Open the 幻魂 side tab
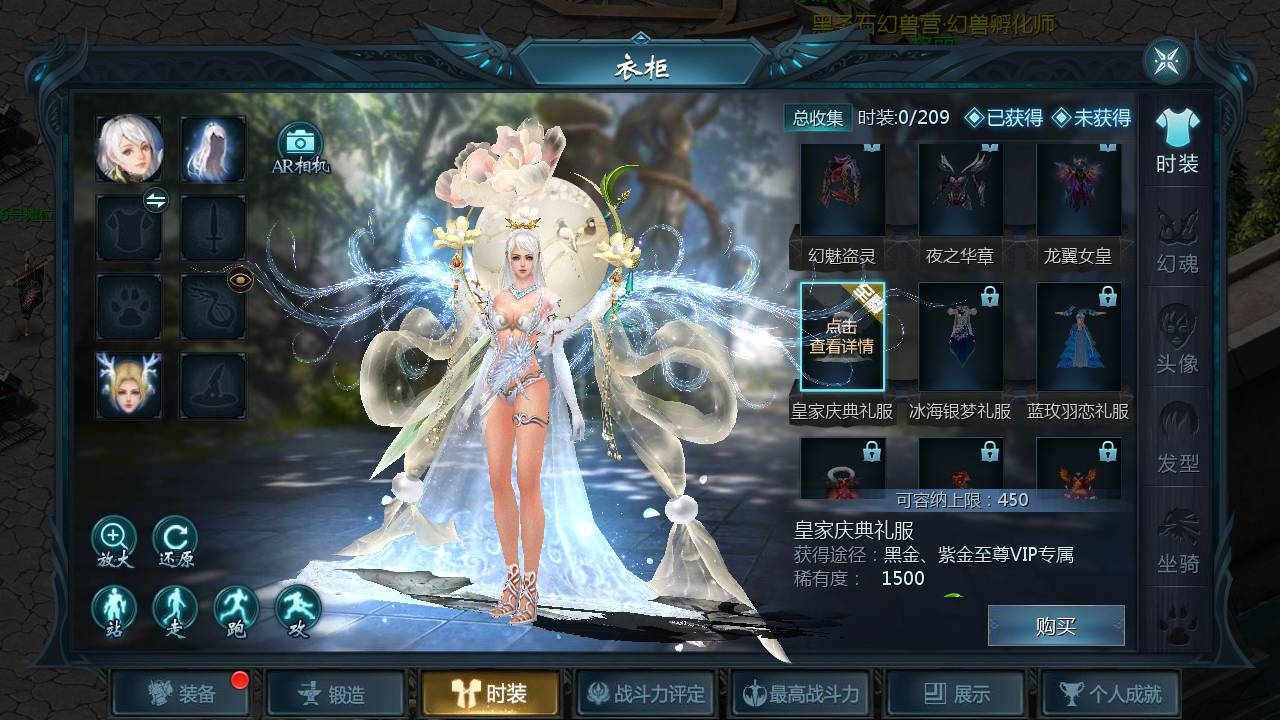1280x720 pixels. tap(1177, 240)
